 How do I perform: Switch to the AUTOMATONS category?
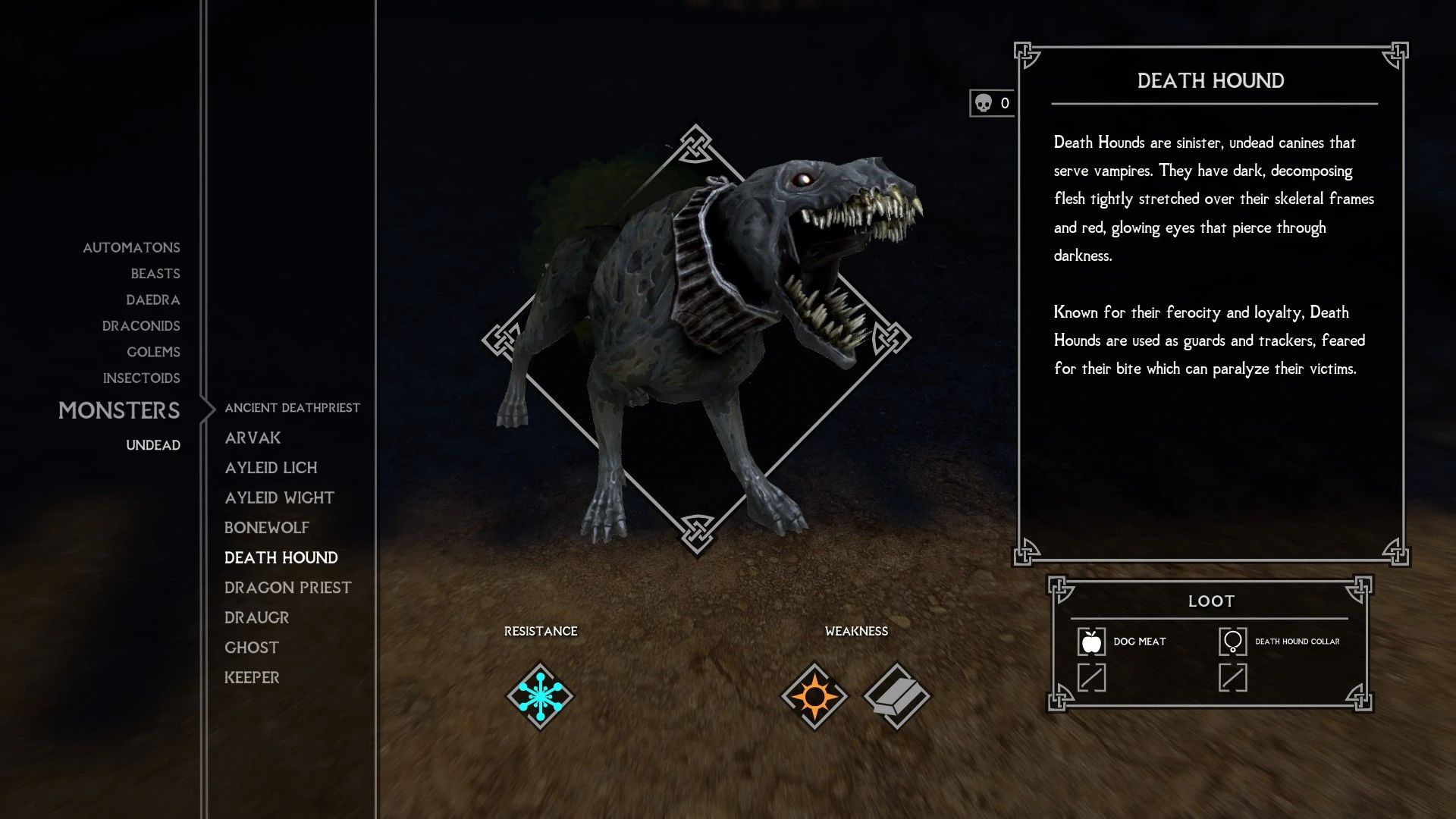pyautogui.click(x=130, y=247)
